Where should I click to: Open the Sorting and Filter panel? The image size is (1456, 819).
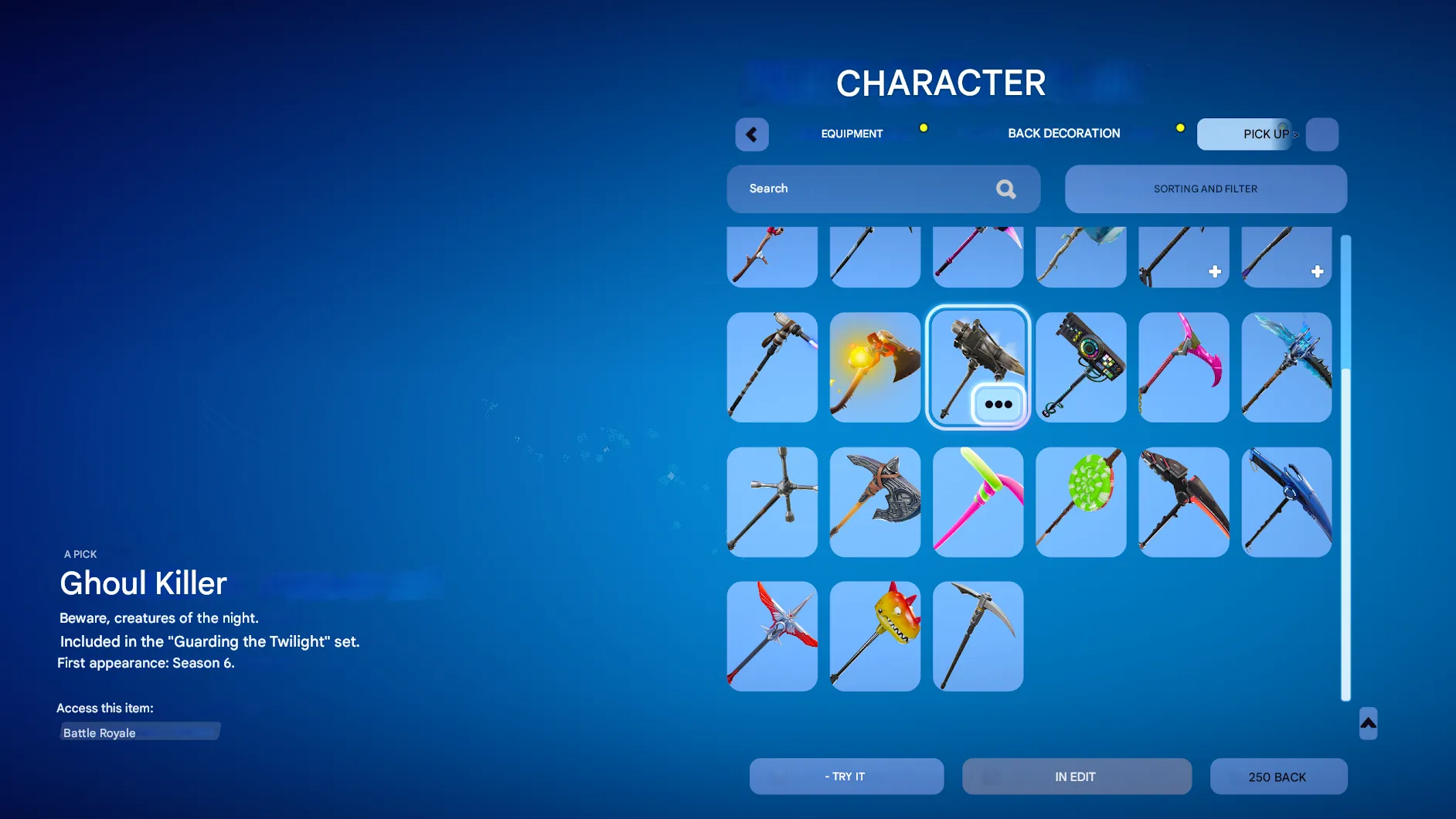1205,189
